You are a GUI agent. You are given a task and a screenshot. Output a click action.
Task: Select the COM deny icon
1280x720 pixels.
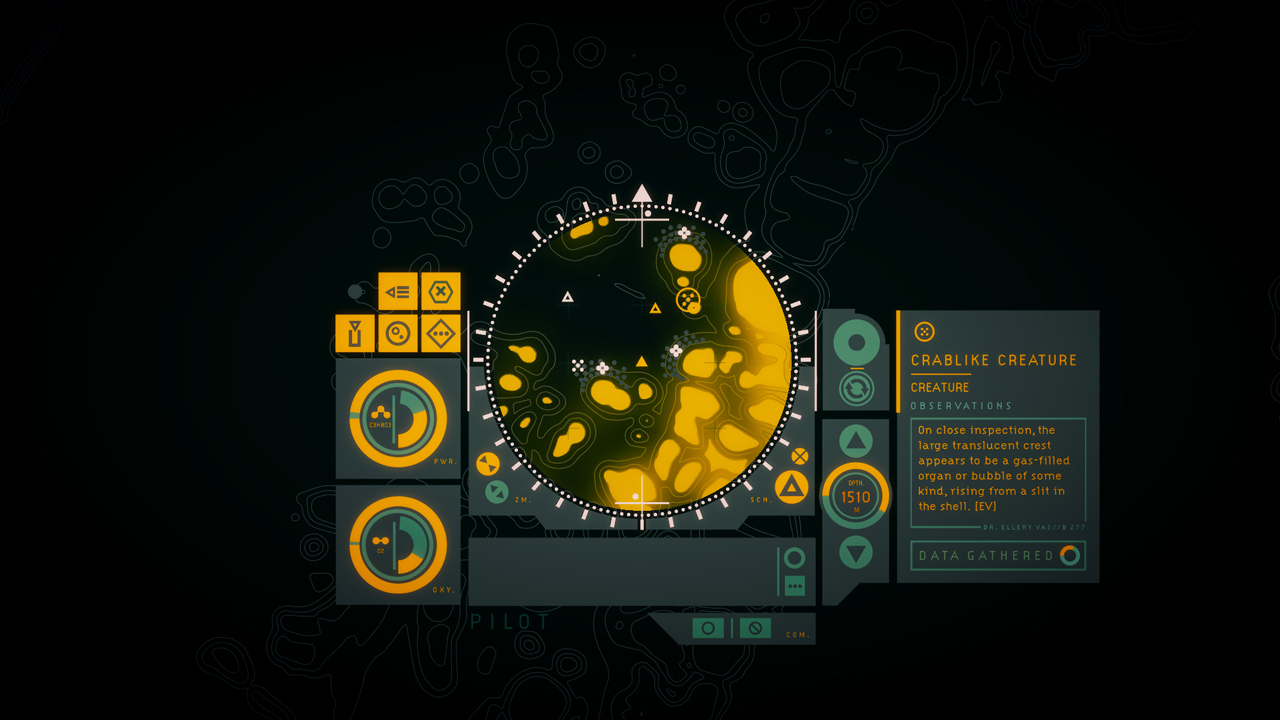click(x=756, y=628)
